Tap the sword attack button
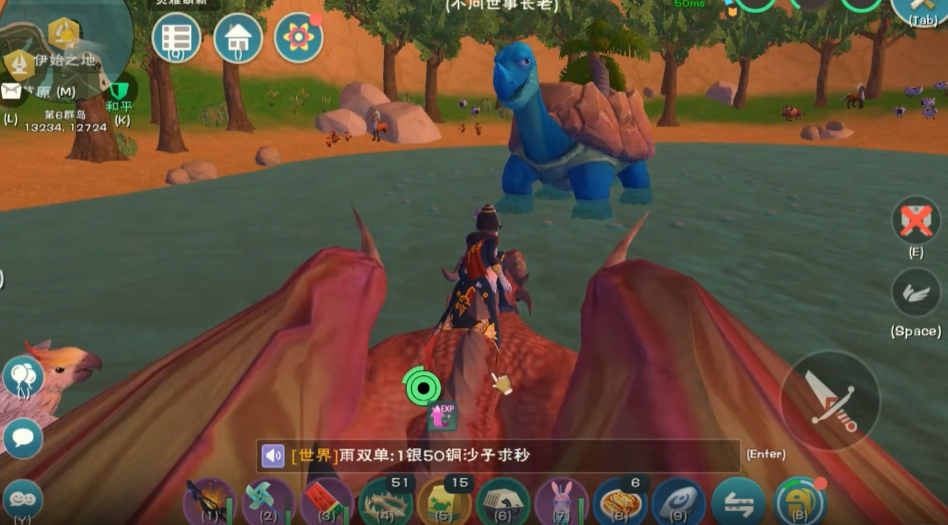948x525 pixels. tap(829, 400)
